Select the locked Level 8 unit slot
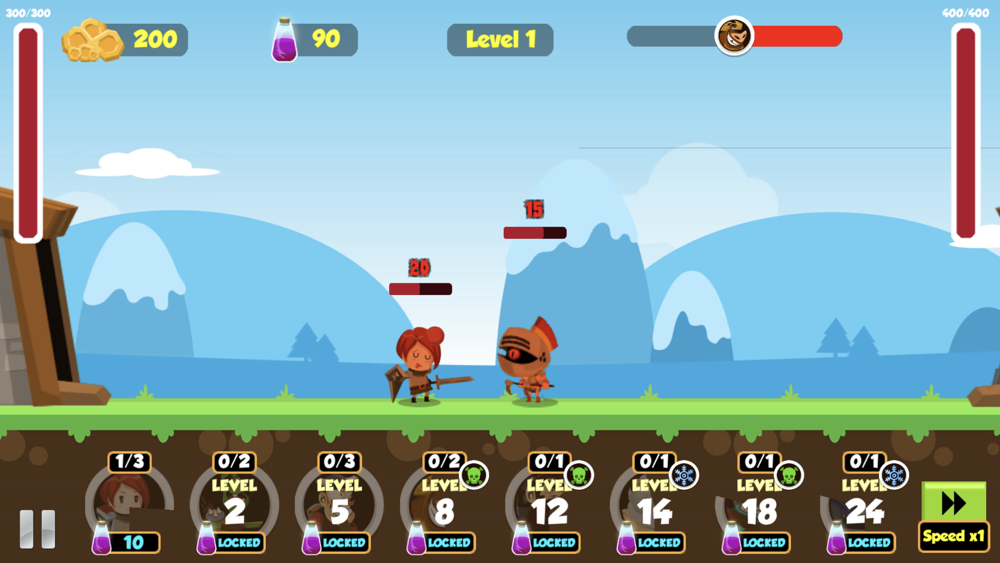 coord(444,507)
